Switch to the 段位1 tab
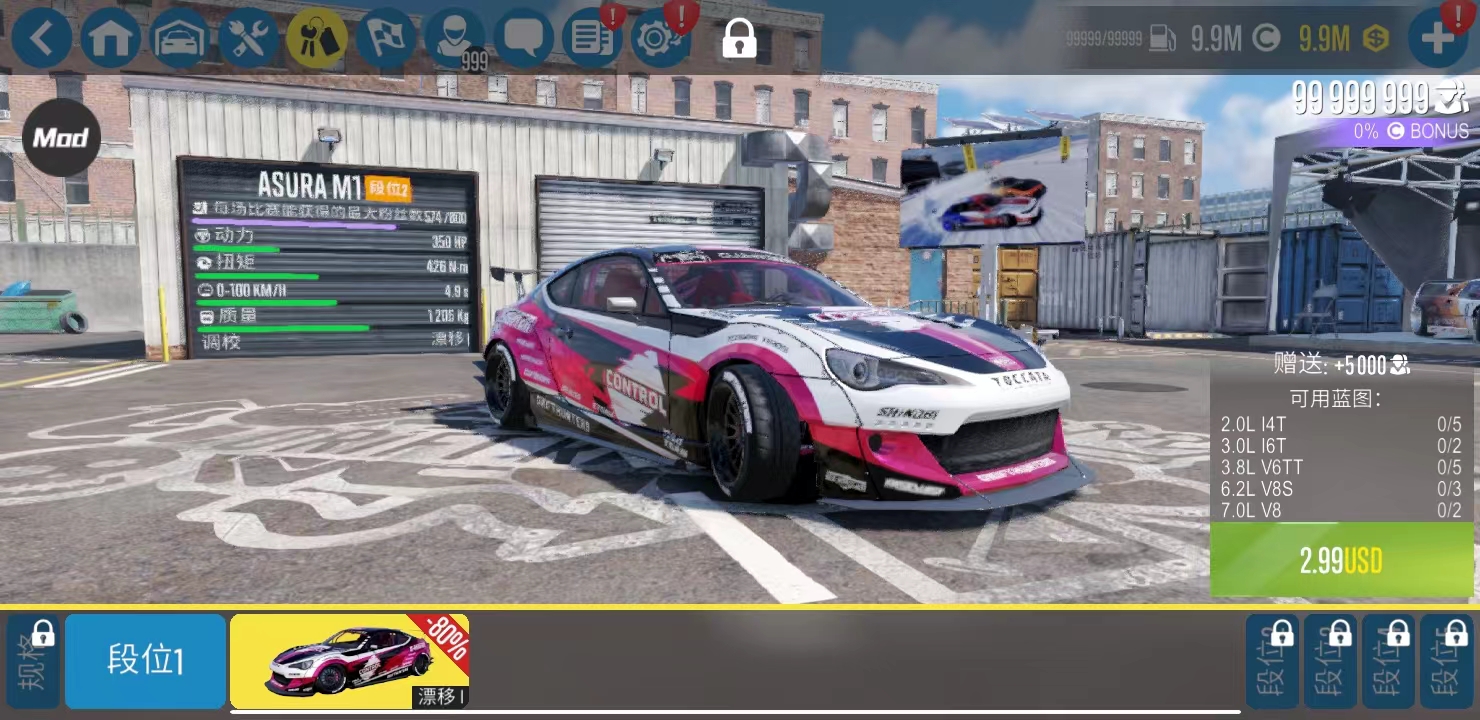 145,660
